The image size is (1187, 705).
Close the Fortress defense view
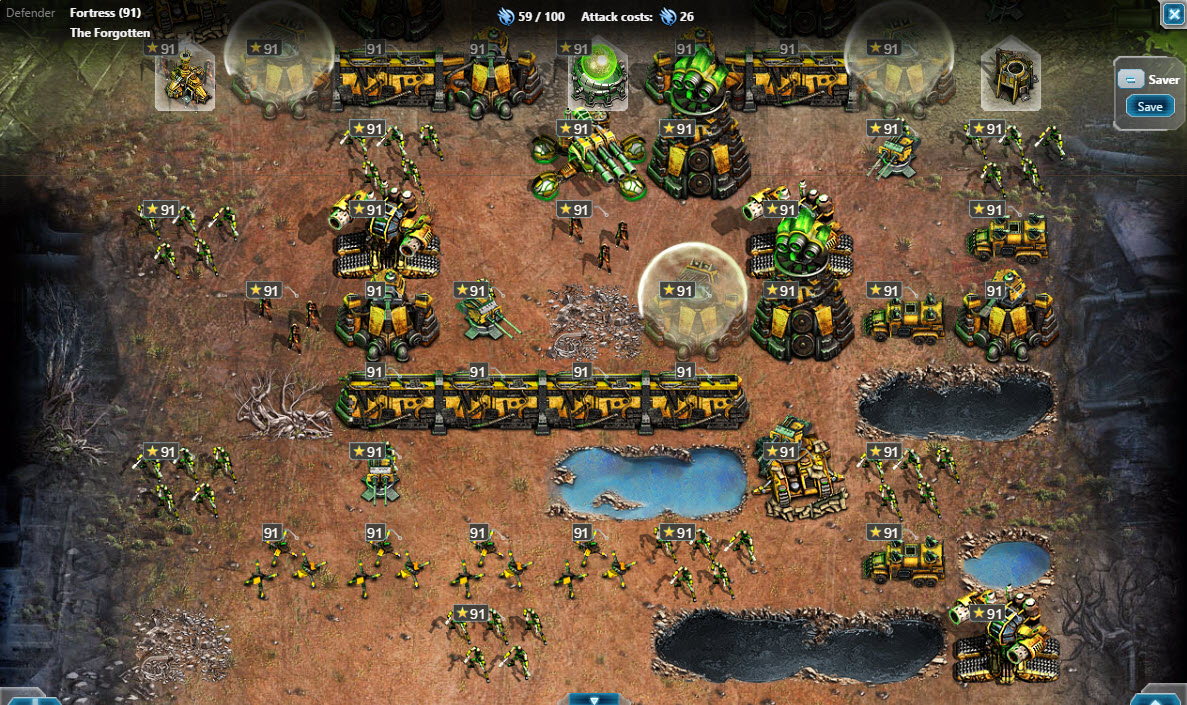click(x=1172, y=14)
